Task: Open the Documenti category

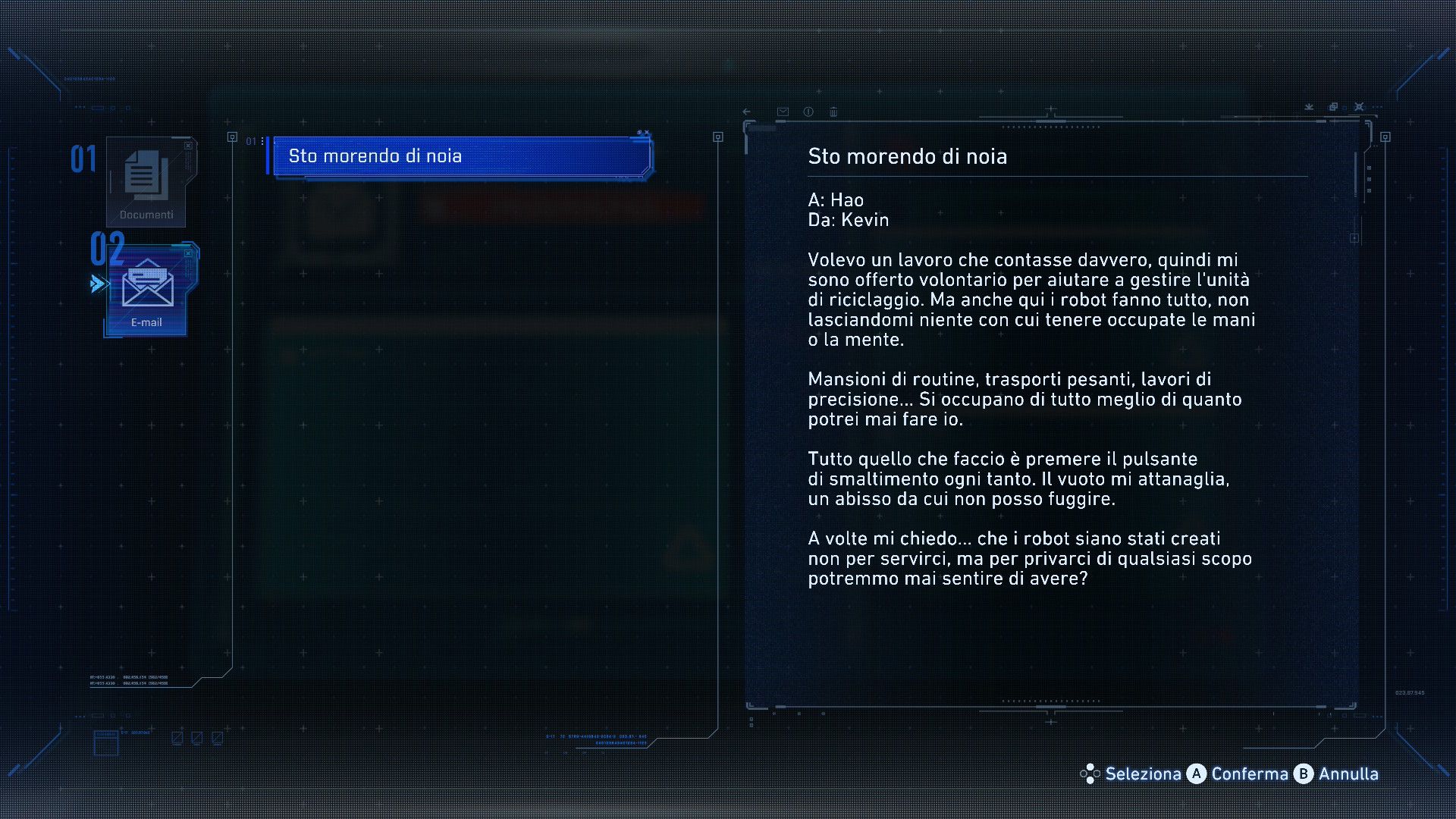Action: click(x=146, y=182)
